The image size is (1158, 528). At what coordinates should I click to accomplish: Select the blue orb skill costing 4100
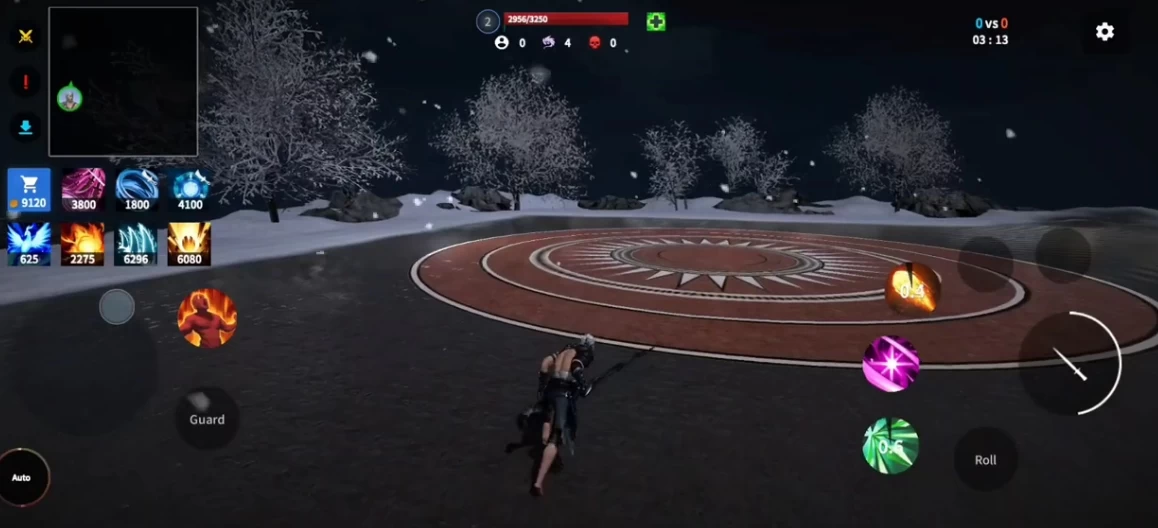click(x=190, y=188)
